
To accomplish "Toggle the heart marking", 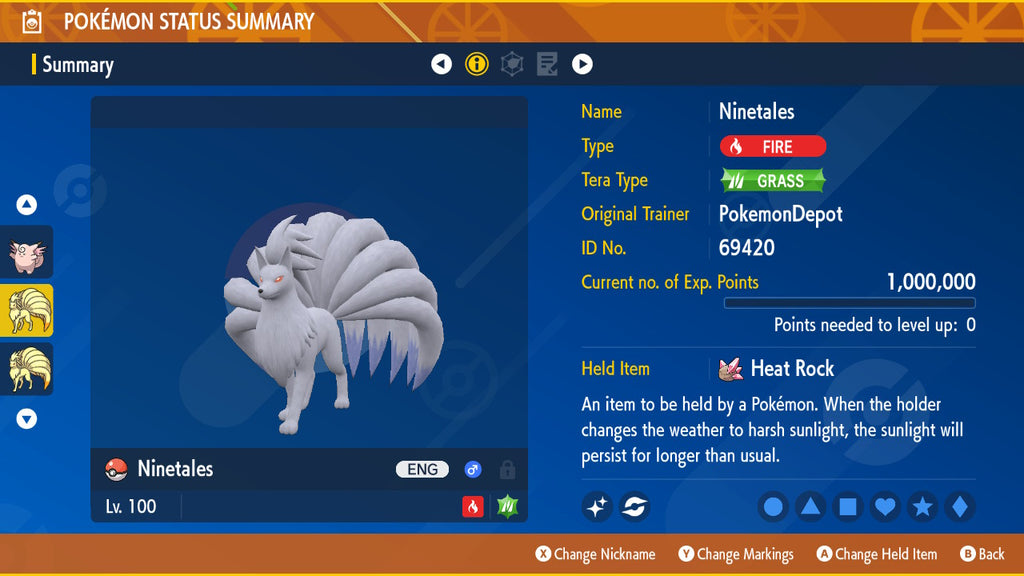I will pos(885,507).
